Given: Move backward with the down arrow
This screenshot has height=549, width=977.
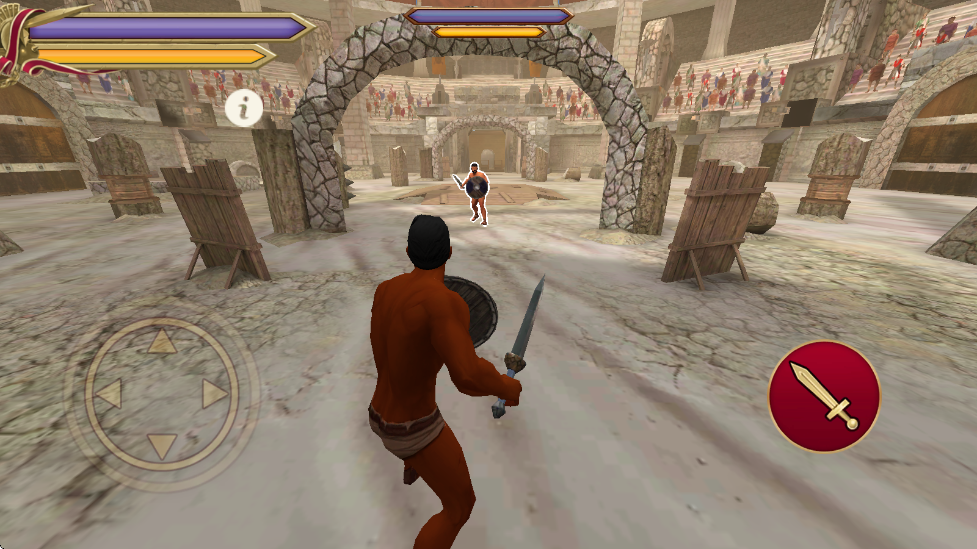Looking at the screenshot, I should click(x=162, y=445).
